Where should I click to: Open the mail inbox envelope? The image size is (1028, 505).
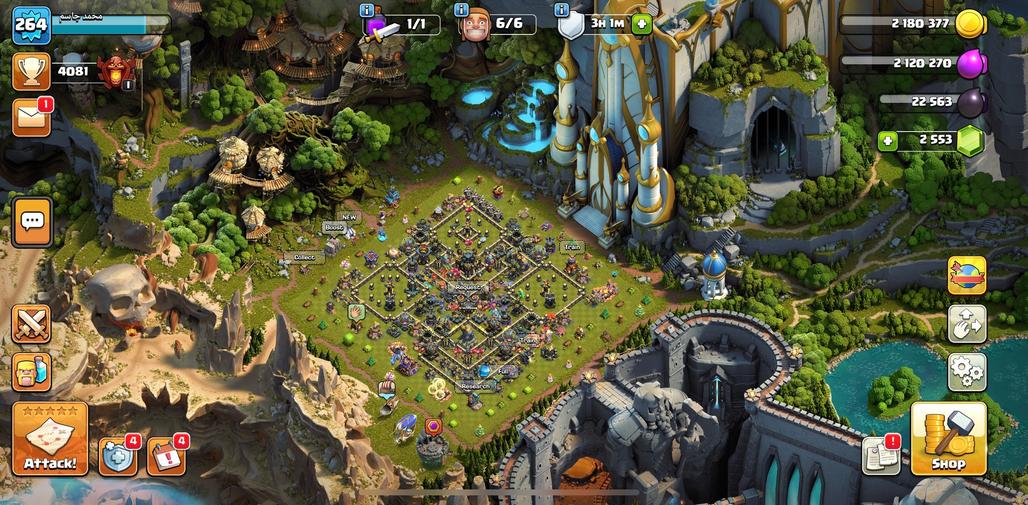(x=31, y=117)
